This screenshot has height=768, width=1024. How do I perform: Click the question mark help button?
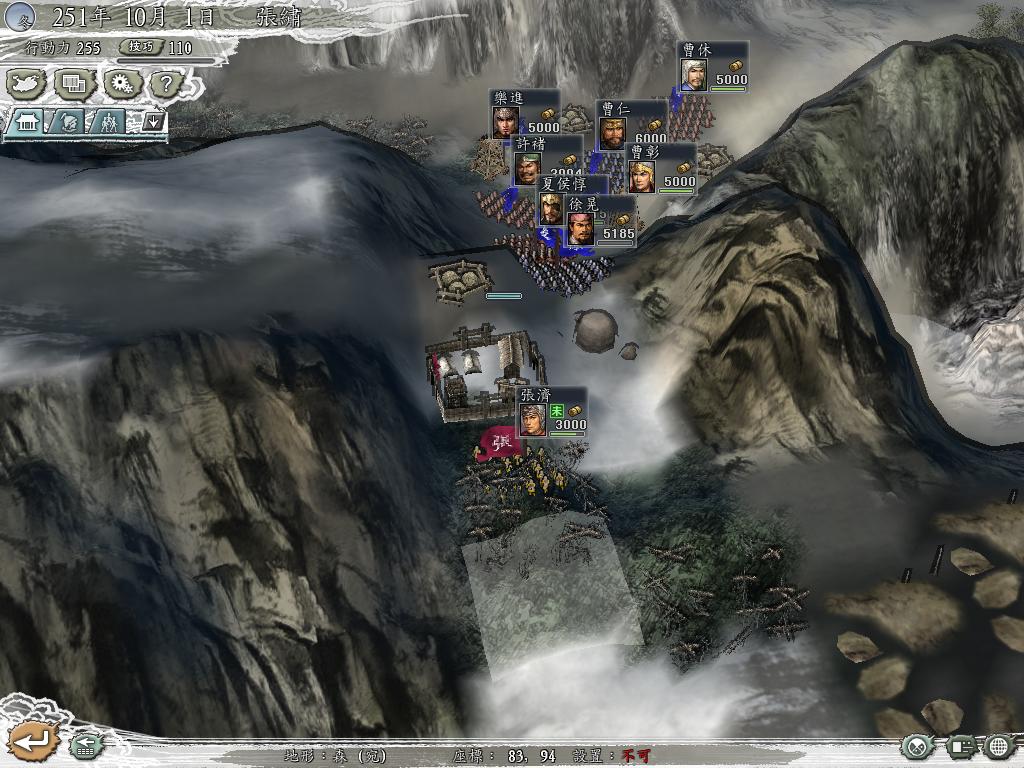point(166,84)
